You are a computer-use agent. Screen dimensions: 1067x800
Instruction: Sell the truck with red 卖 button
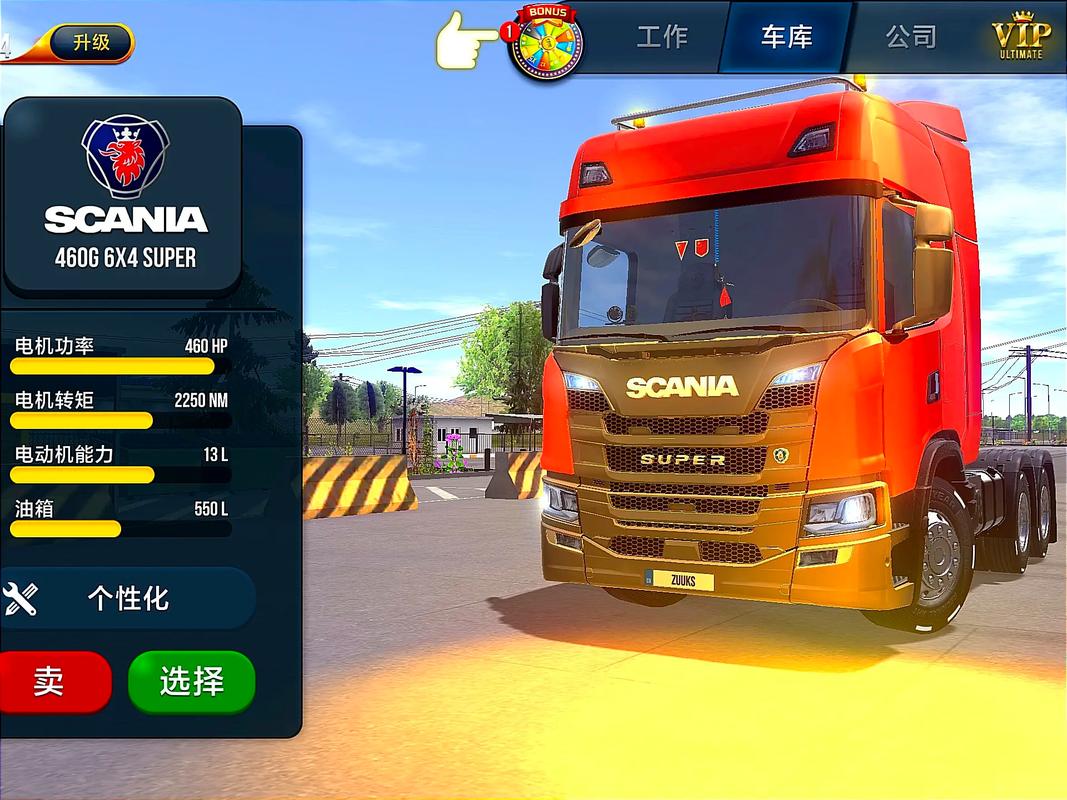50,681
